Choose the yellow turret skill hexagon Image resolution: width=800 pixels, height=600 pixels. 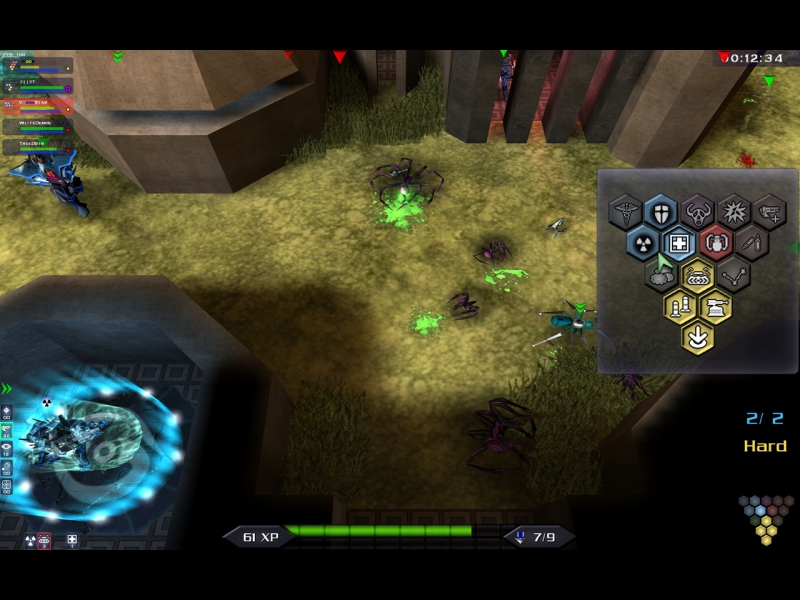(x=715, y=306)
